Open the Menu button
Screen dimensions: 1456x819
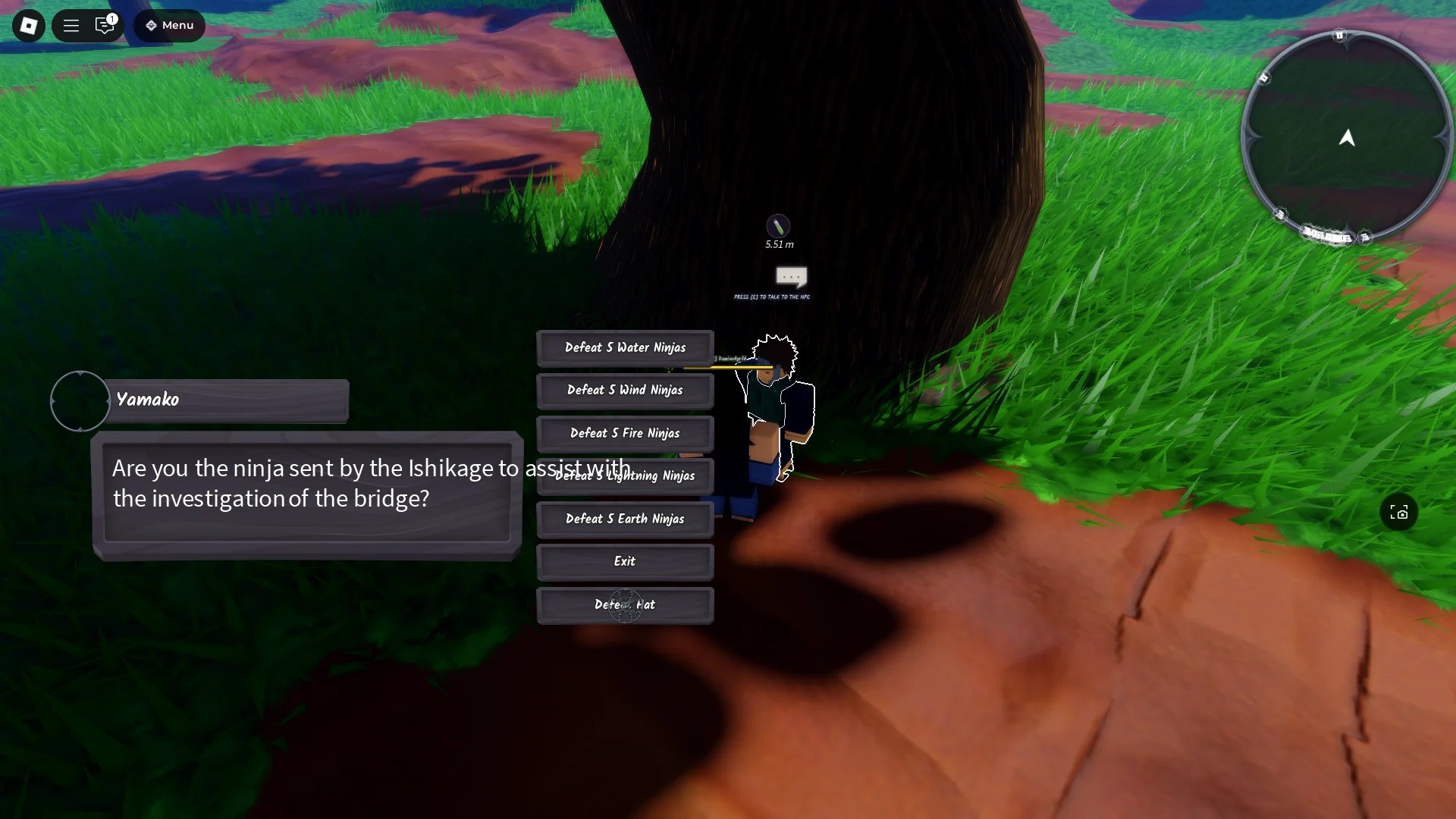coord(168,25)
